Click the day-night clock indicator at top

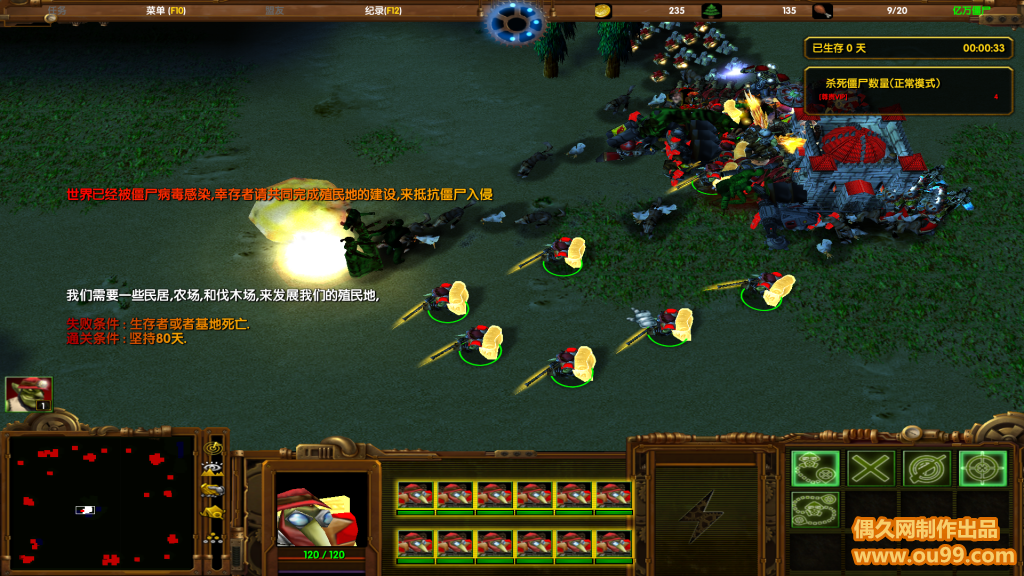click(x=516, y=22)
